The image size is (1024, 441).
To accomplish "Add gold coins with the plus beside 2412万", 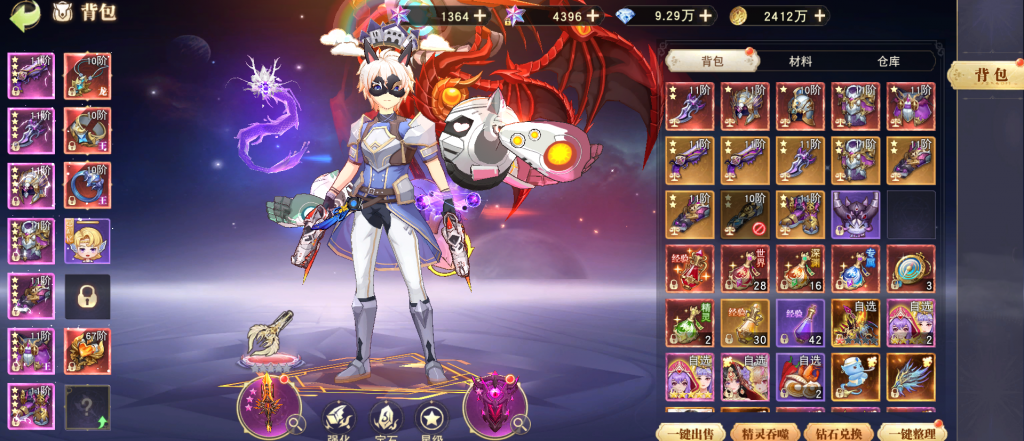I will click(819, 16).
